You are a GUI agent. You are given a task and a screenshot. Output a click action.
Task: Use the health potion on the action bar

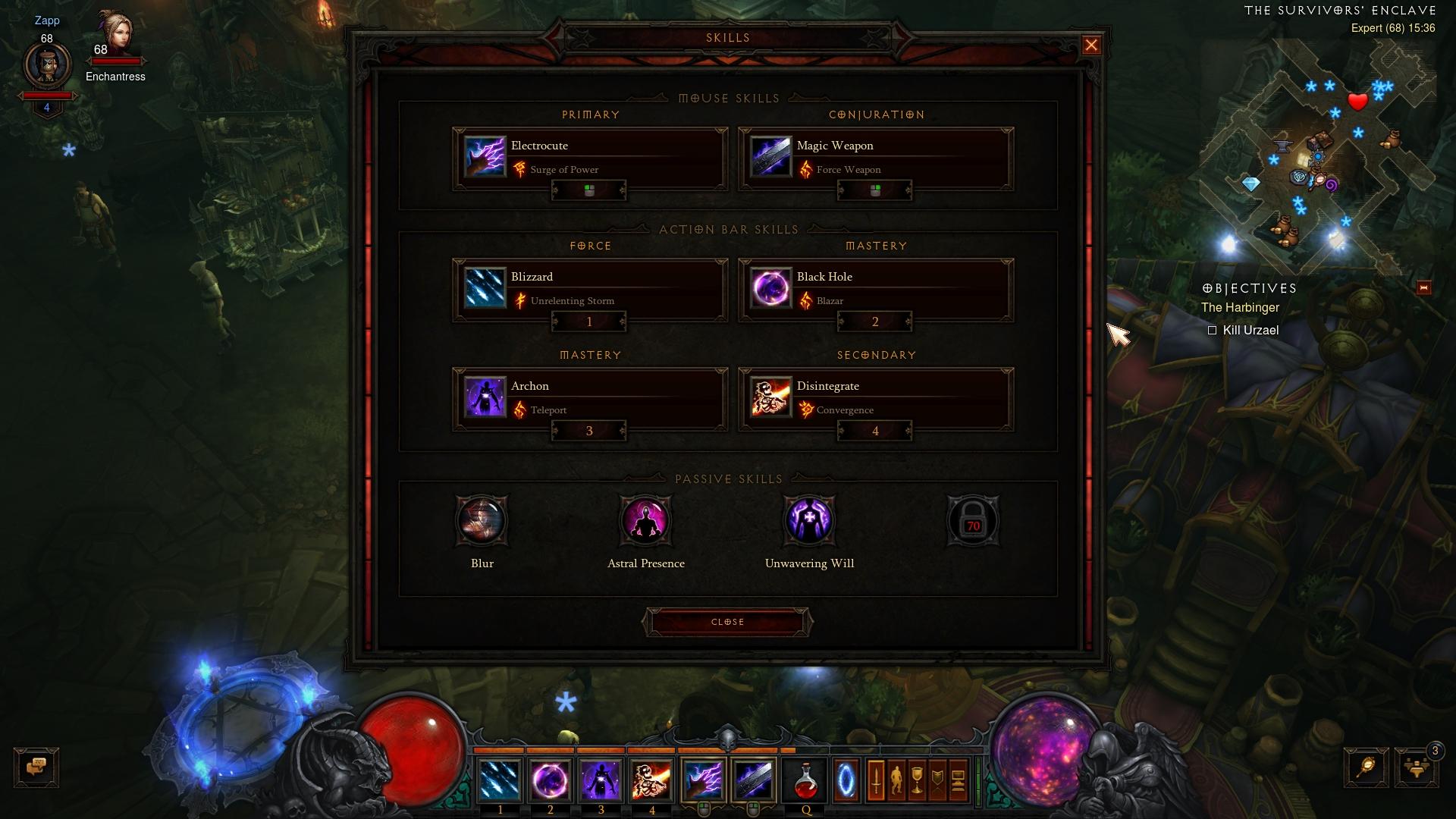[805, 780]
